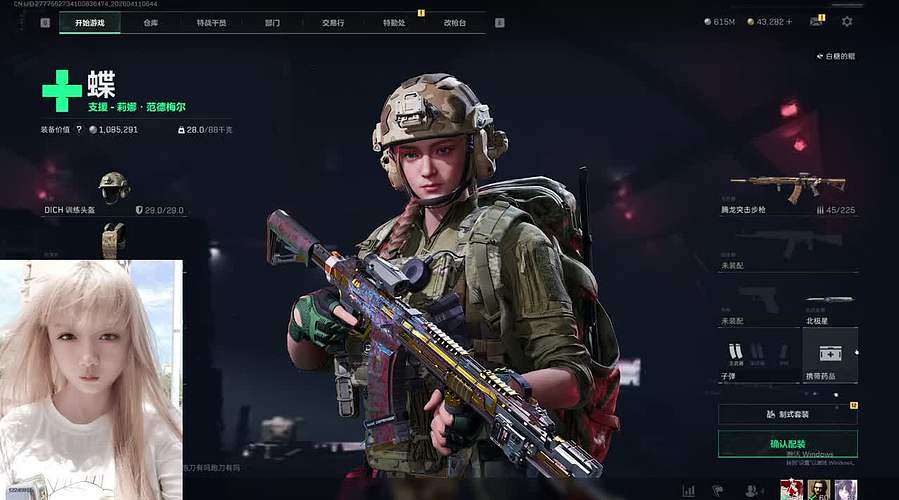Click the equipment value question mark

pos(79,130)
